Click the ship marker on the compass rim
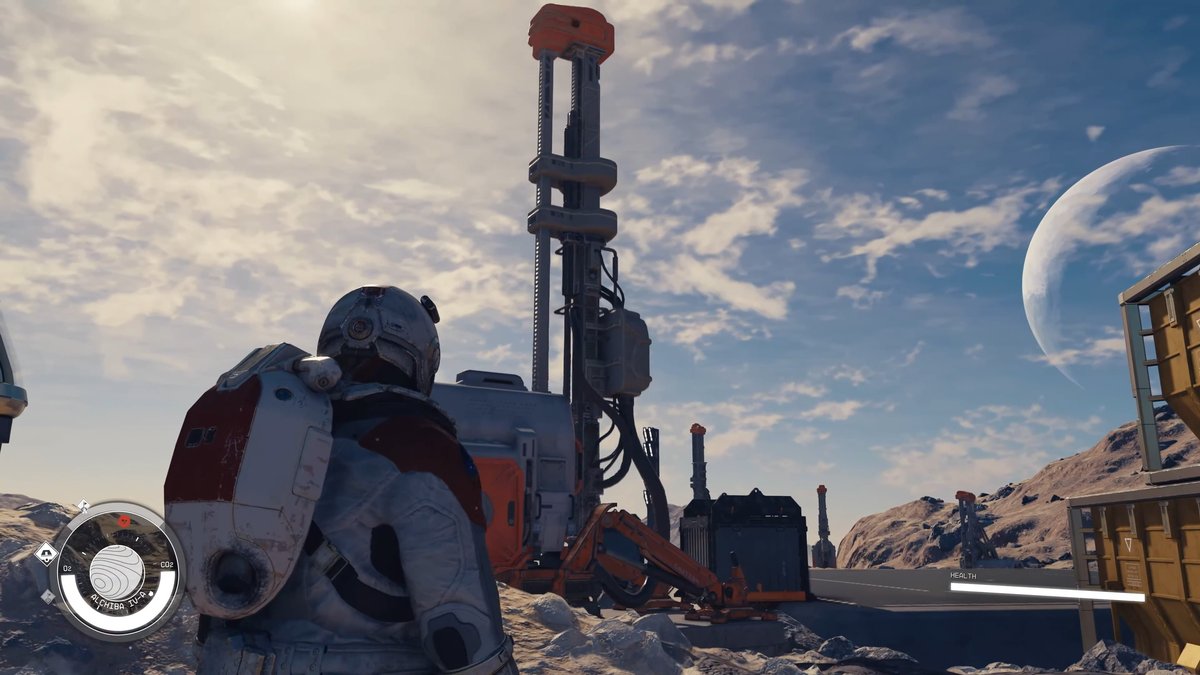The image size is (1200, 675). [x=45, y=552]
